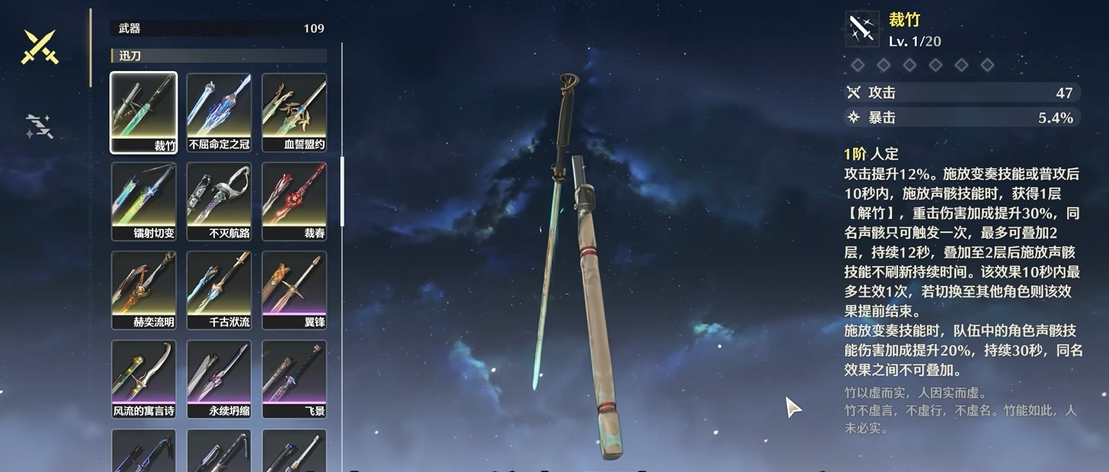Select the 不灭航路 weapon tile
Screen dimensions: 1109x472
click(x=219, y=201)
